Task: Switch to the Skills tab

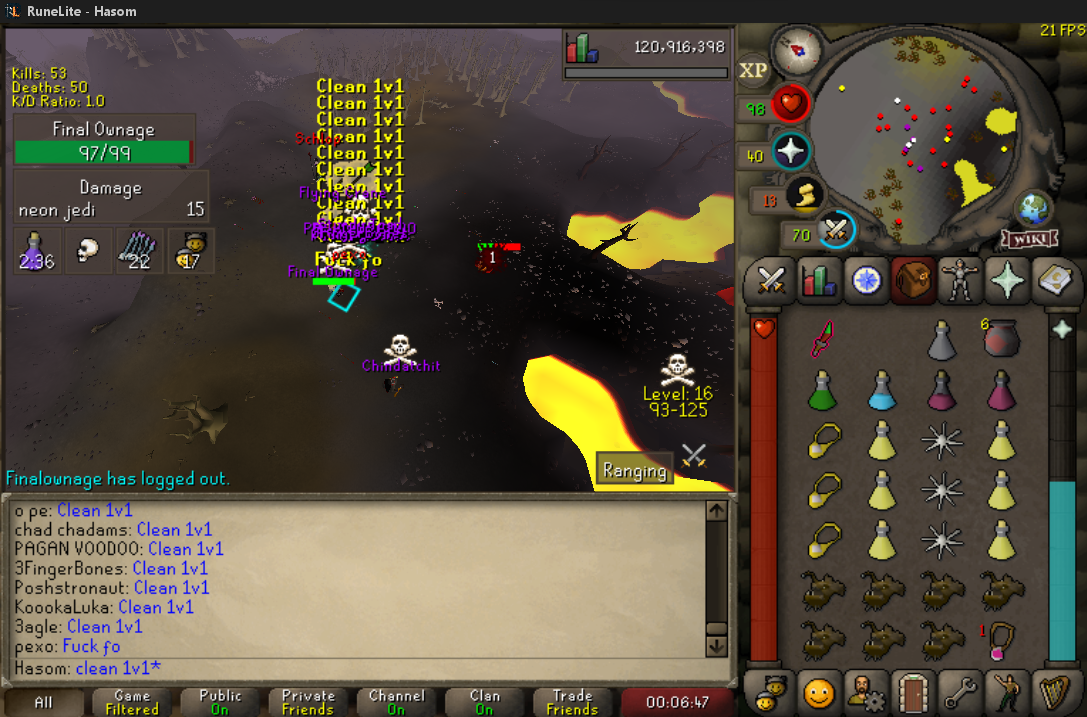Action: 819,280
